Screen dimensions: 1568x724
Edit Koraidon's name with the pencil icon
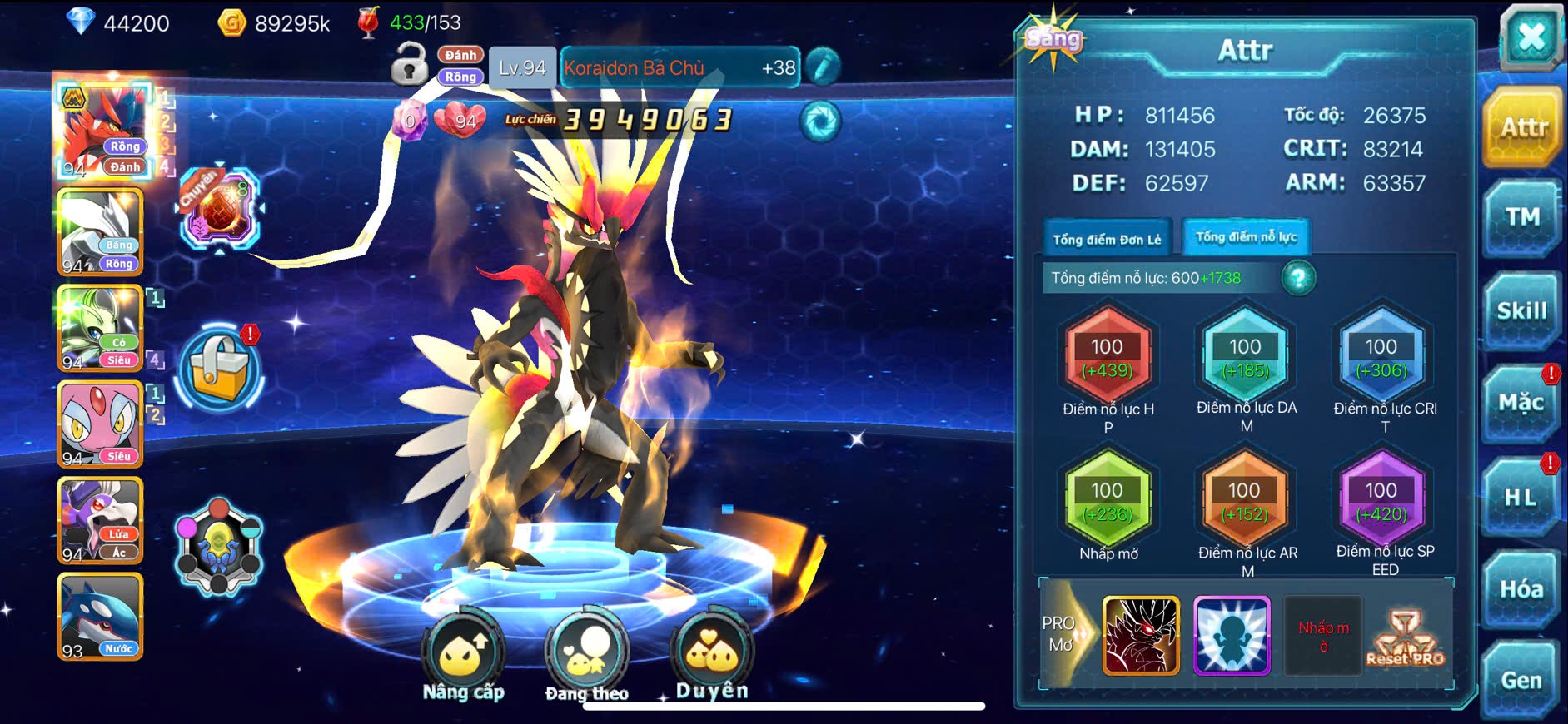[x=822, y=67]
